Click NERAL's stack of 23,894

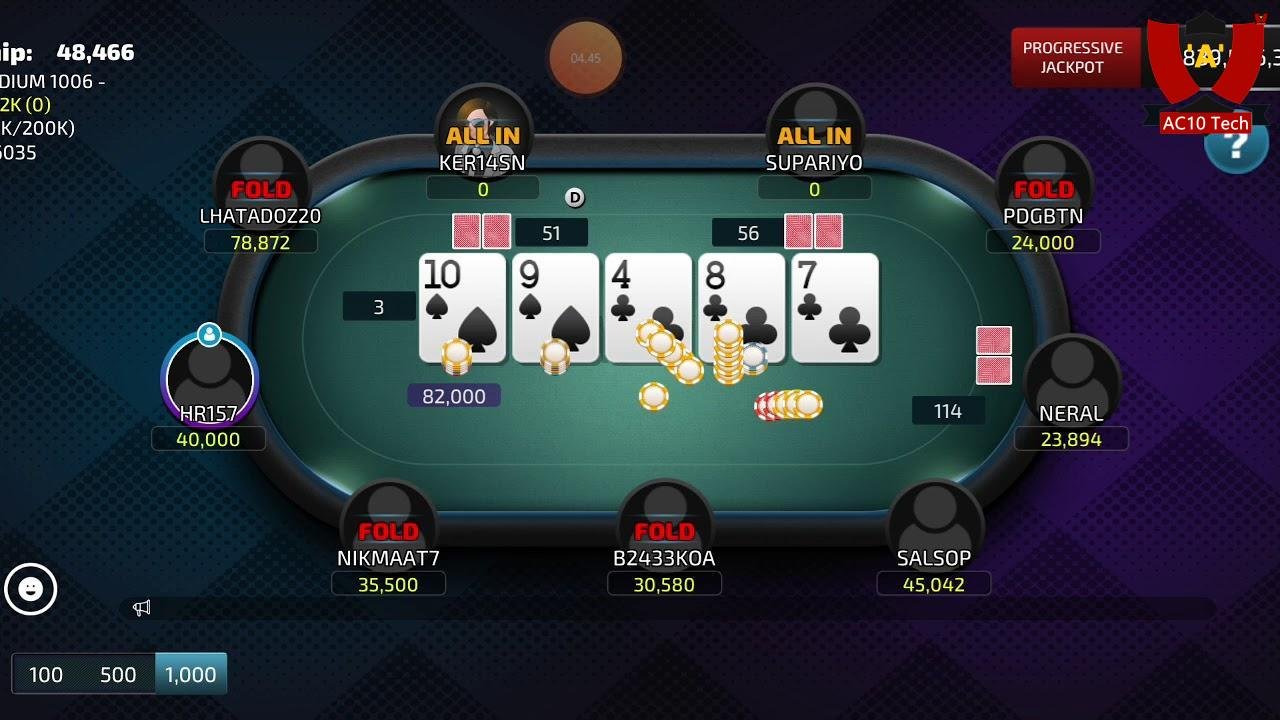[1071, 438]
